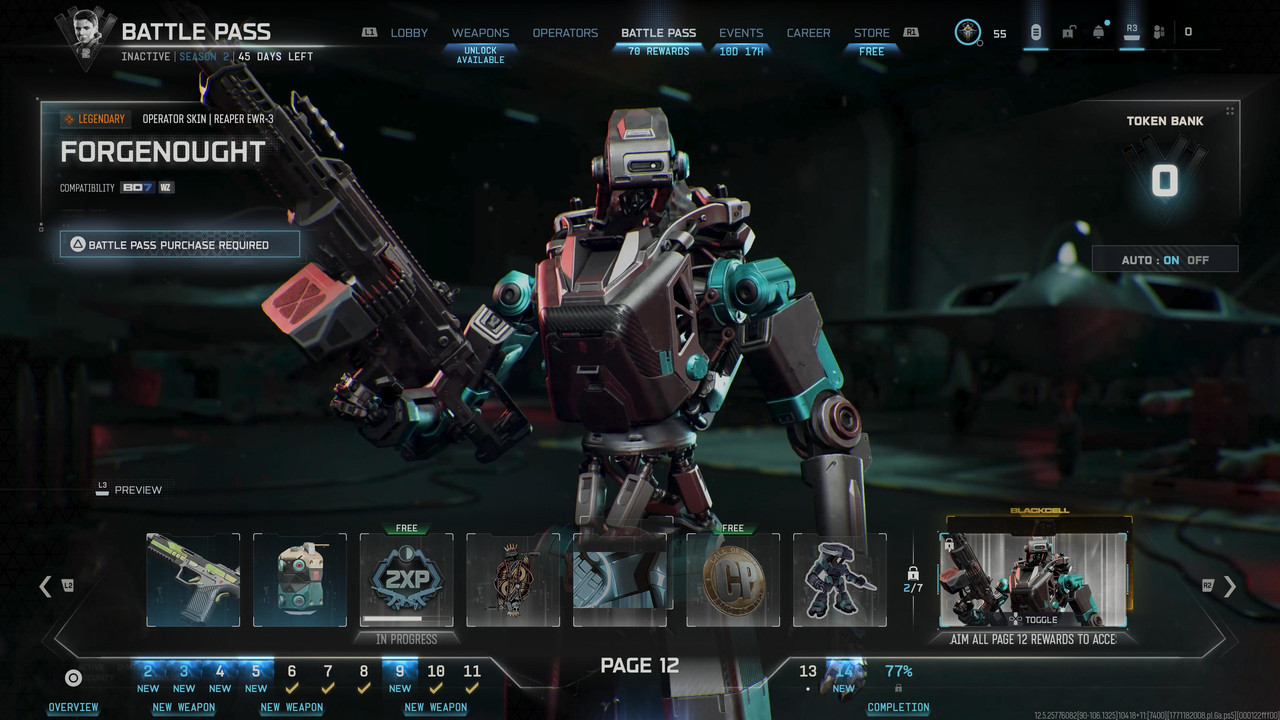Open the notifications bell icon
Screen dimensions: 1280x720
click(x=1099, y=32)
